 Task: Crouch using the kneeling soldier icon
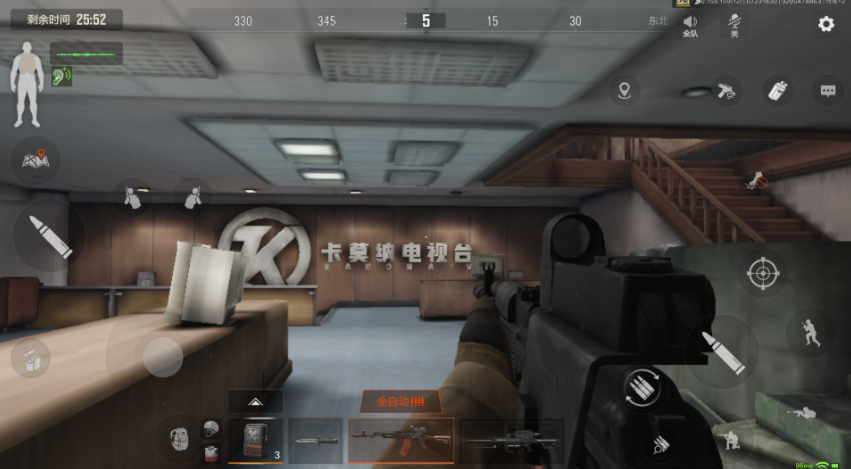pyautogui.click(x=733, y=440)
